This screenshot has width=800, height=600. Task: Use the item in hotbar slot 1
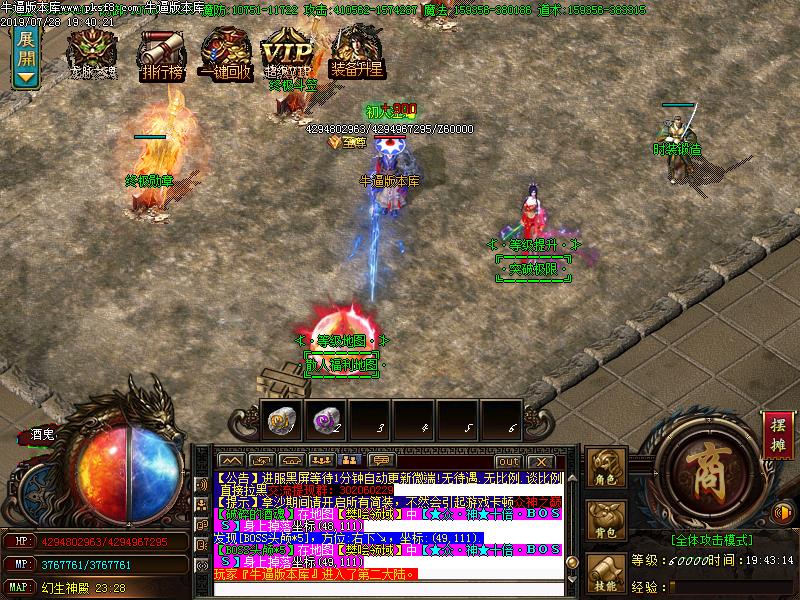pyautogui.click(x=281, y=422)
